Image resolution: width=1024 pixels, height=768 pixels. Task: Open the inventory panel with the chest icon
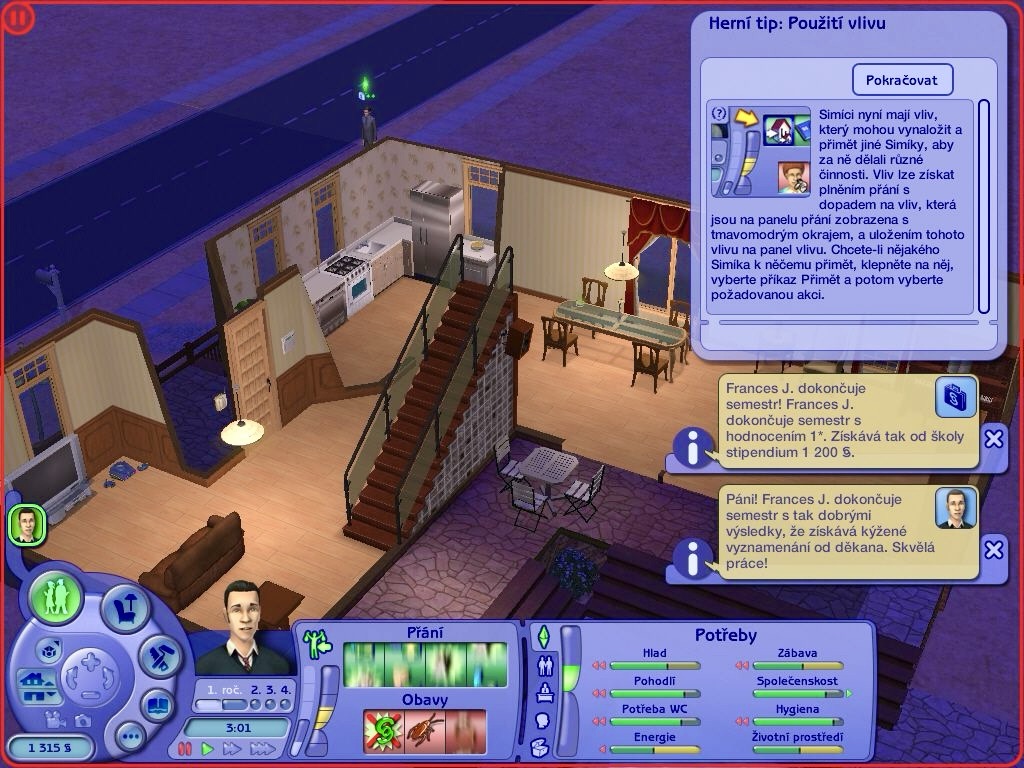(541, 746)
